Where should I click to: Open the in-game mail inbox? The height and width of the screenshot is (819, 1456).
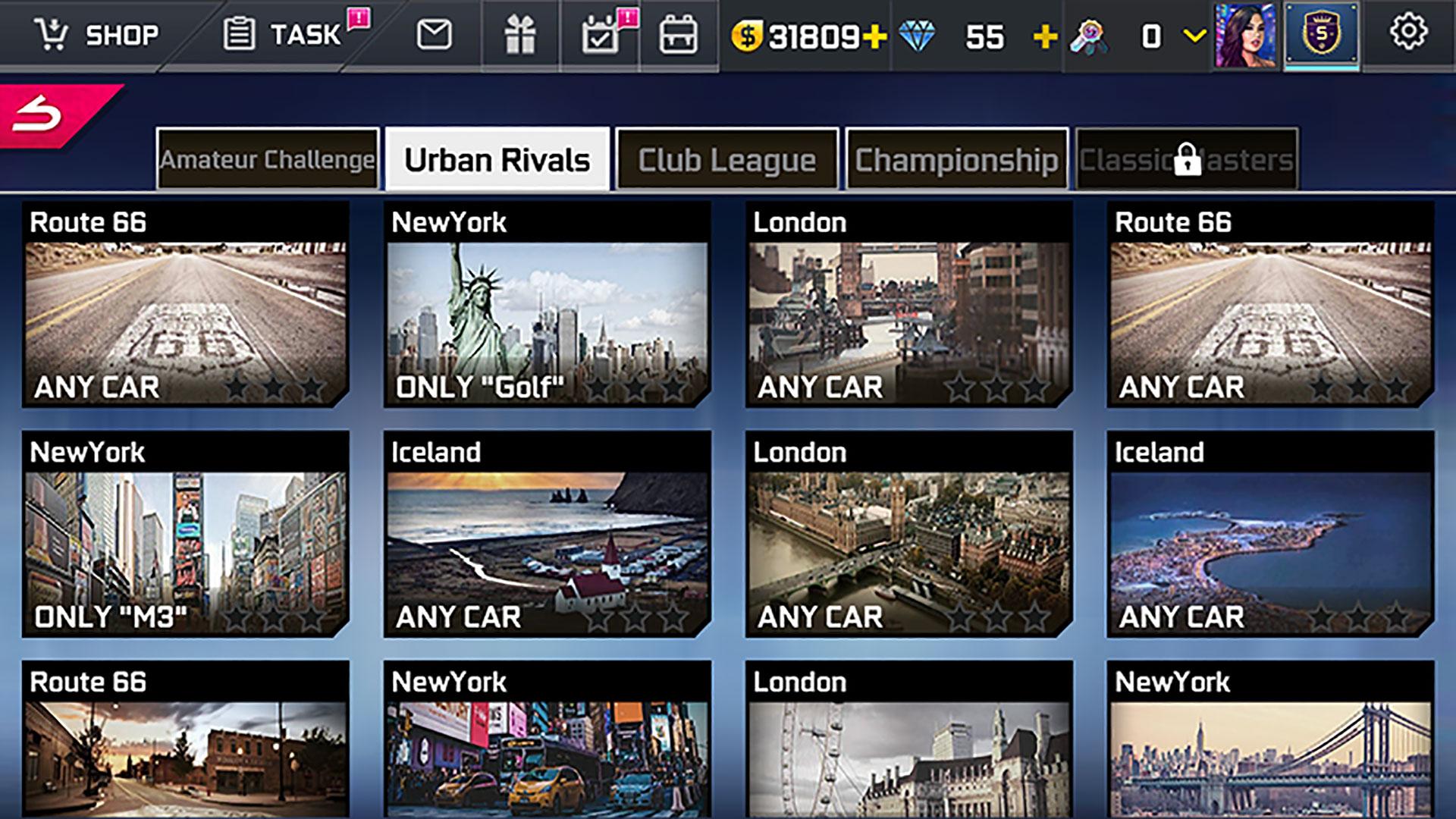click(432, 34)
